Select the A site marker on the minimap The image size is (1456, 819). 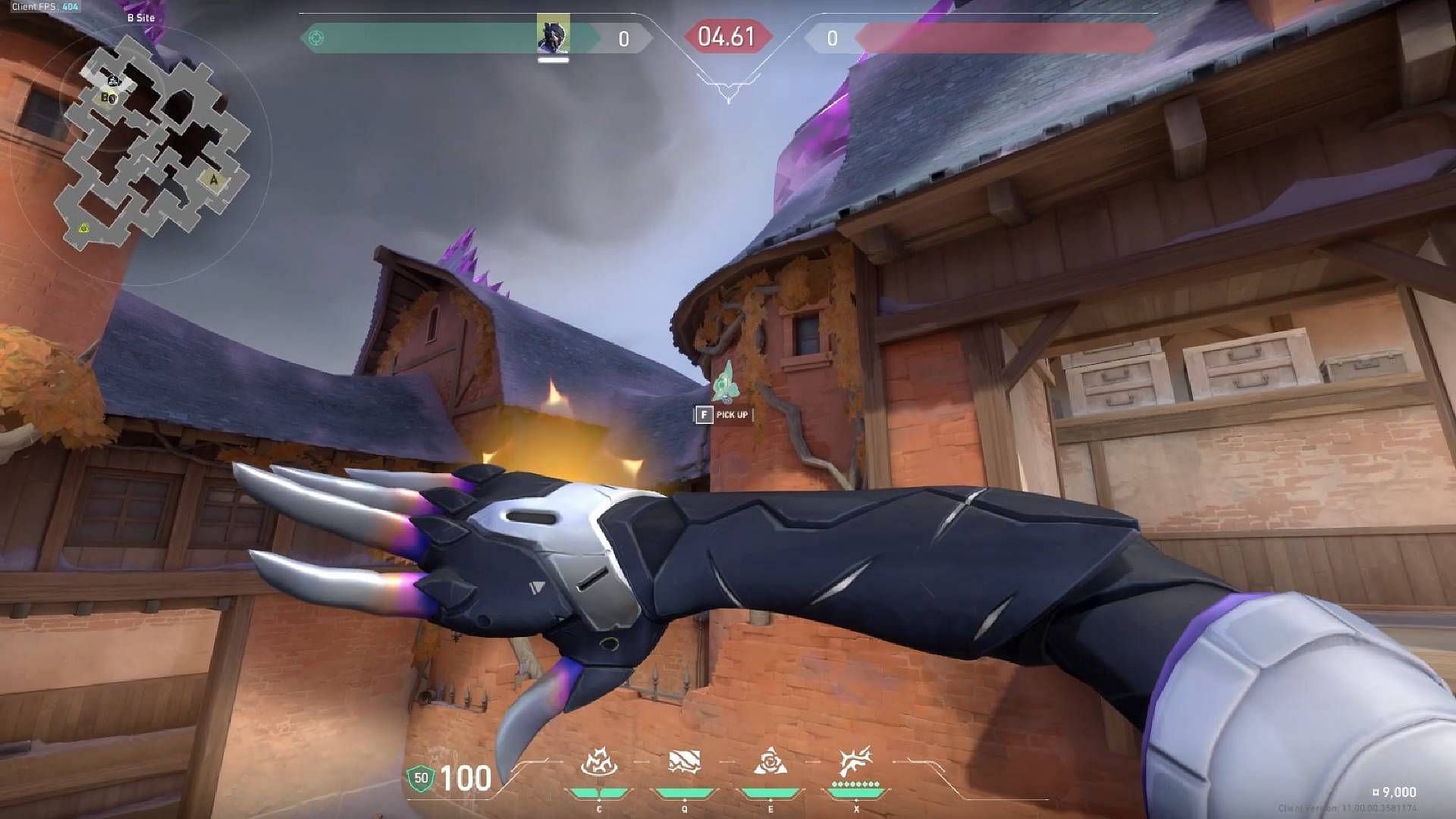coord(213,179)
